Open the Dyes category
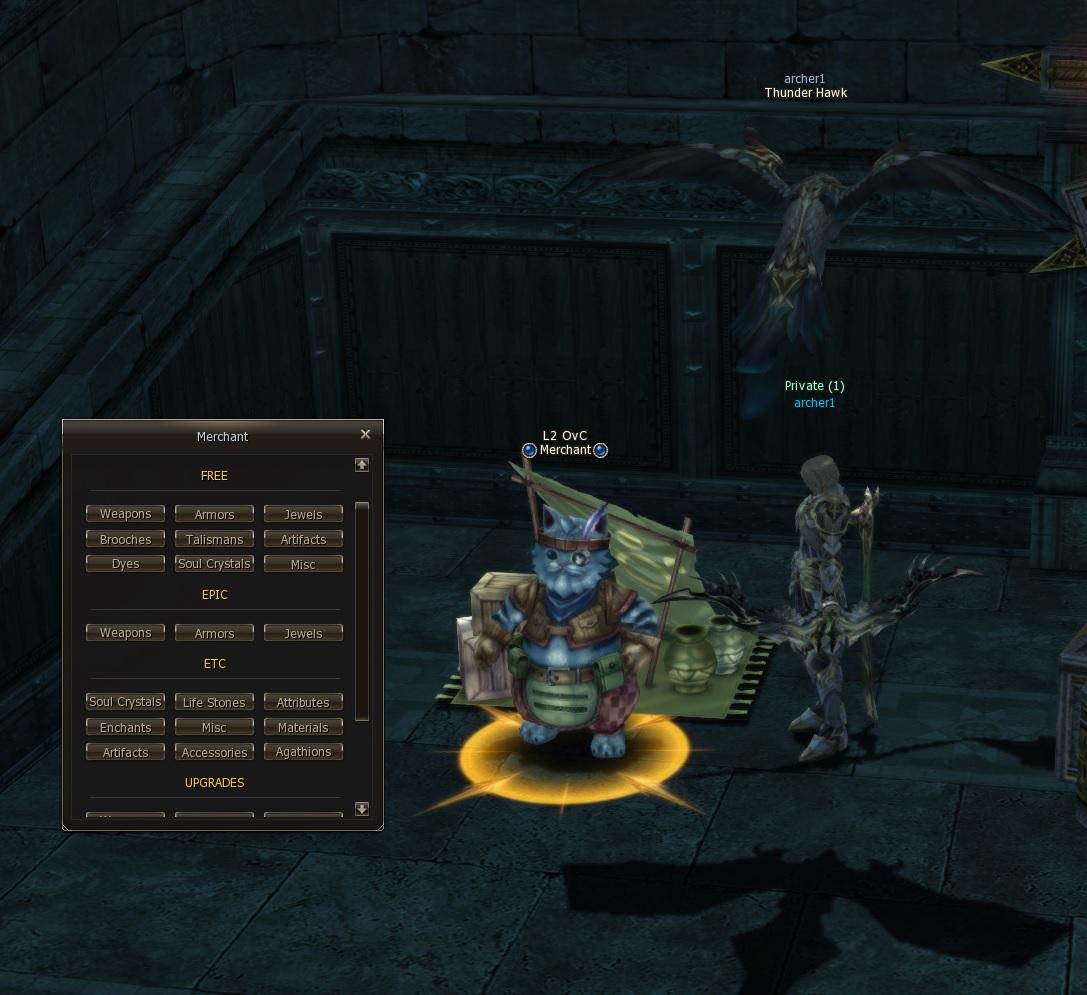Image resolution: width=1087 pixels, height=995 pixels. tap(125, 564)
